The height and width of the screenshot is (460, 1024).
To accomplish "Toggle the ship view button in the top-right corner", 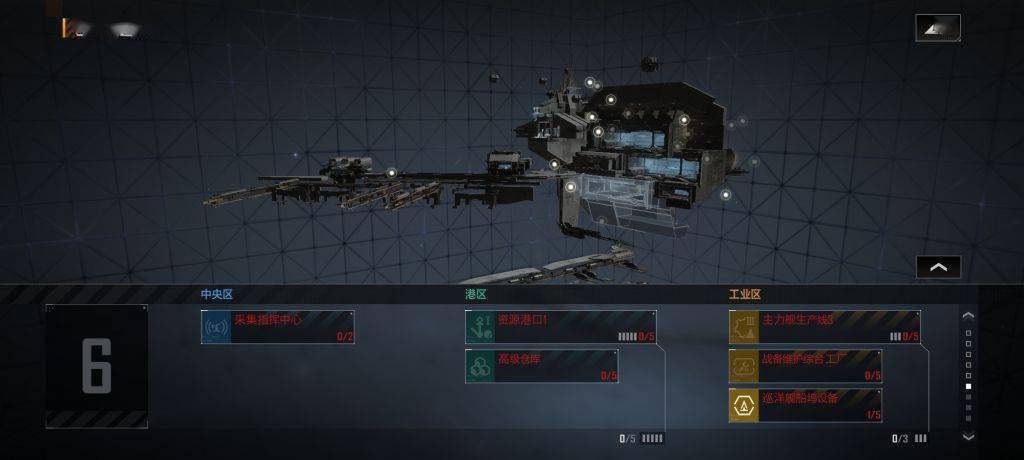I will (x=937, y=28).
